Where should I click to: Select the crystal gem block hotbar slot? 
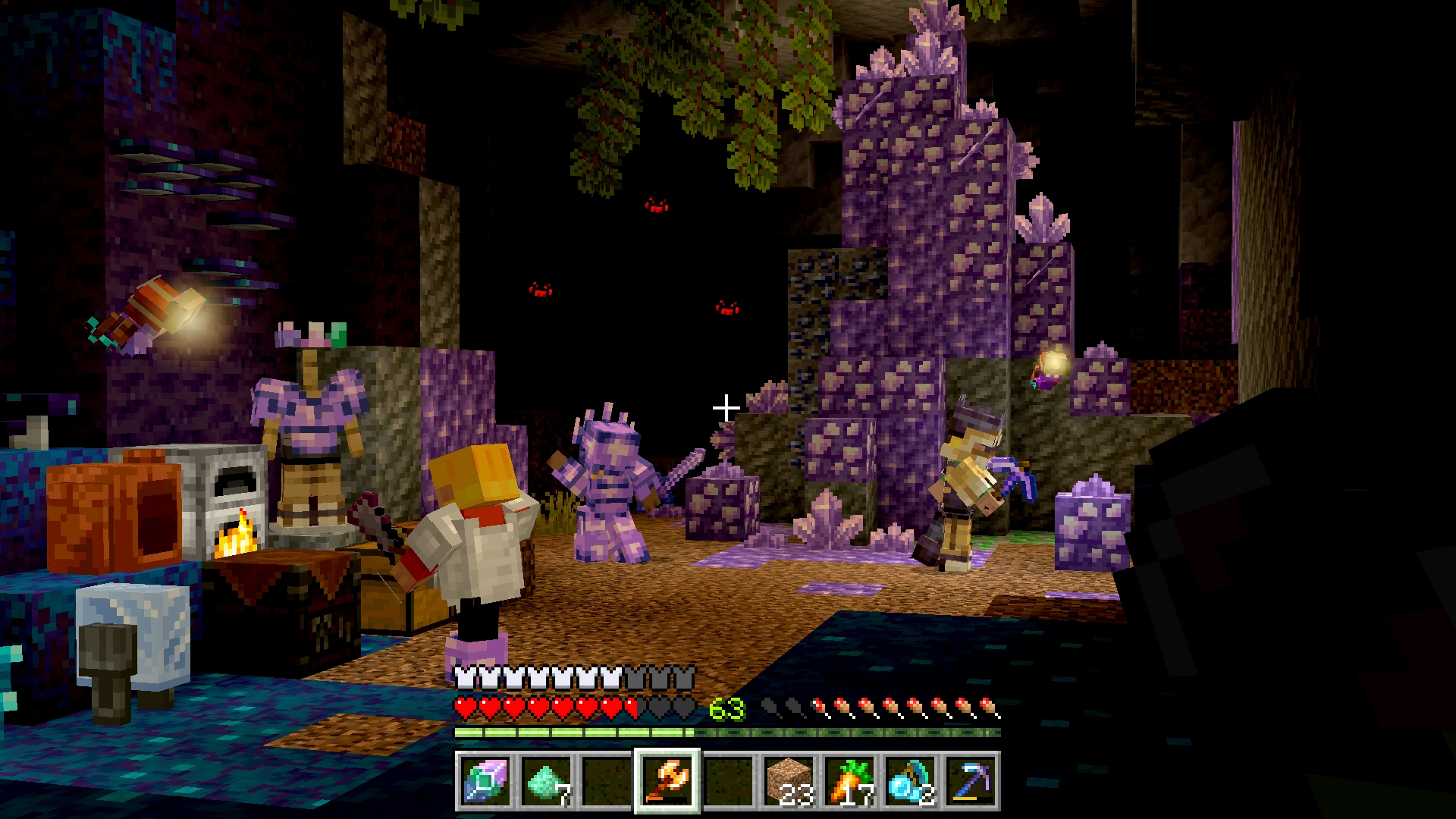[485, 782]
